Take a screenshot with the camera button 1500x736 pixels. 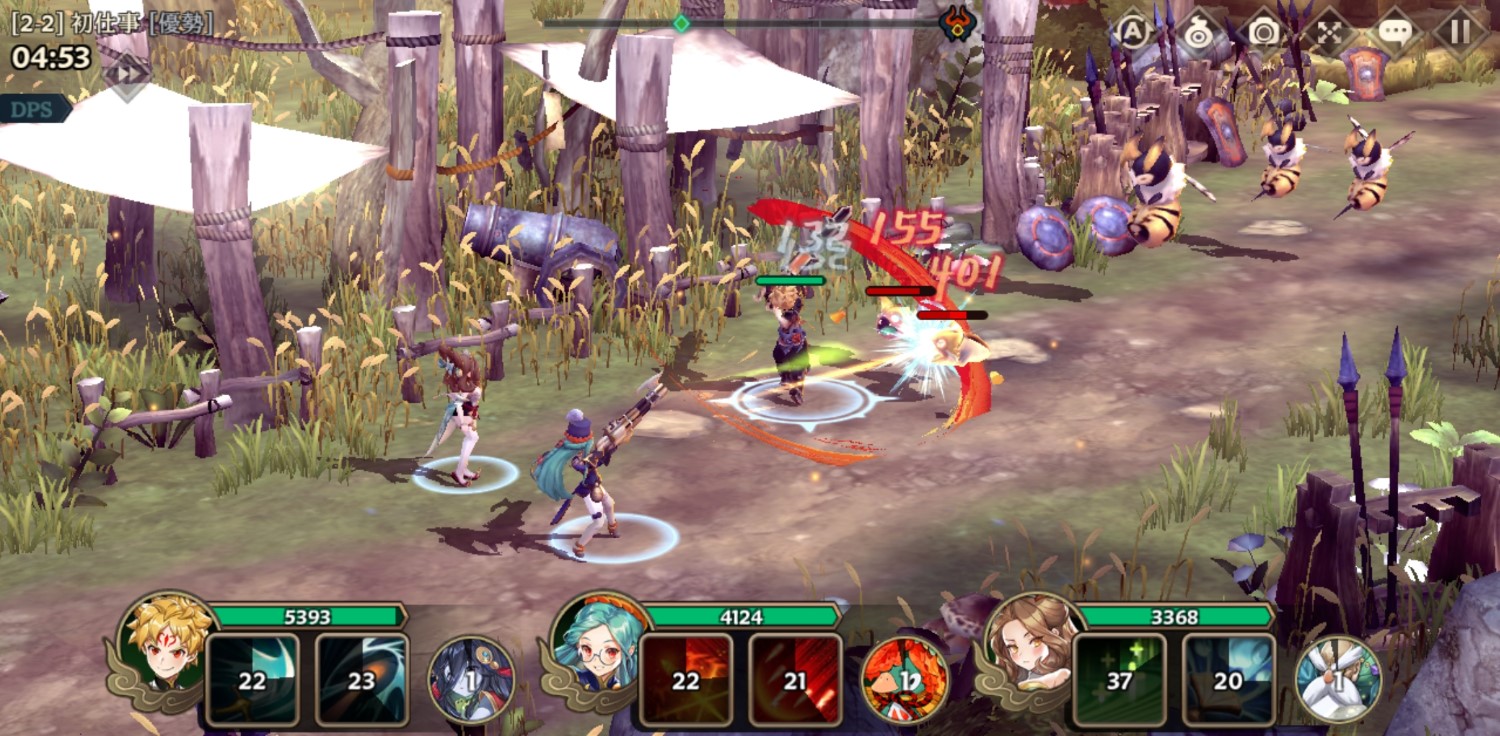1264,32
